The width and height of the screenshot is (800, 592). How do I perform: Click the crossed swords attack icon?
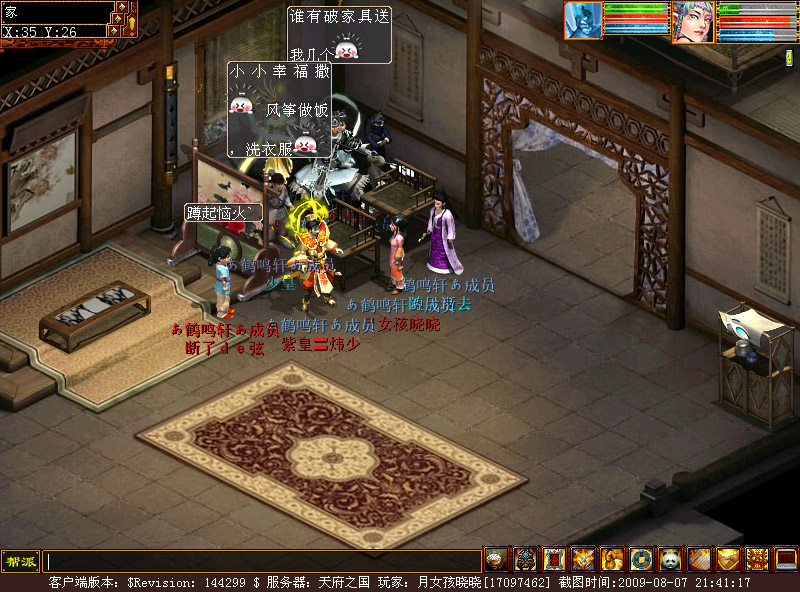(x=583, y=559)
